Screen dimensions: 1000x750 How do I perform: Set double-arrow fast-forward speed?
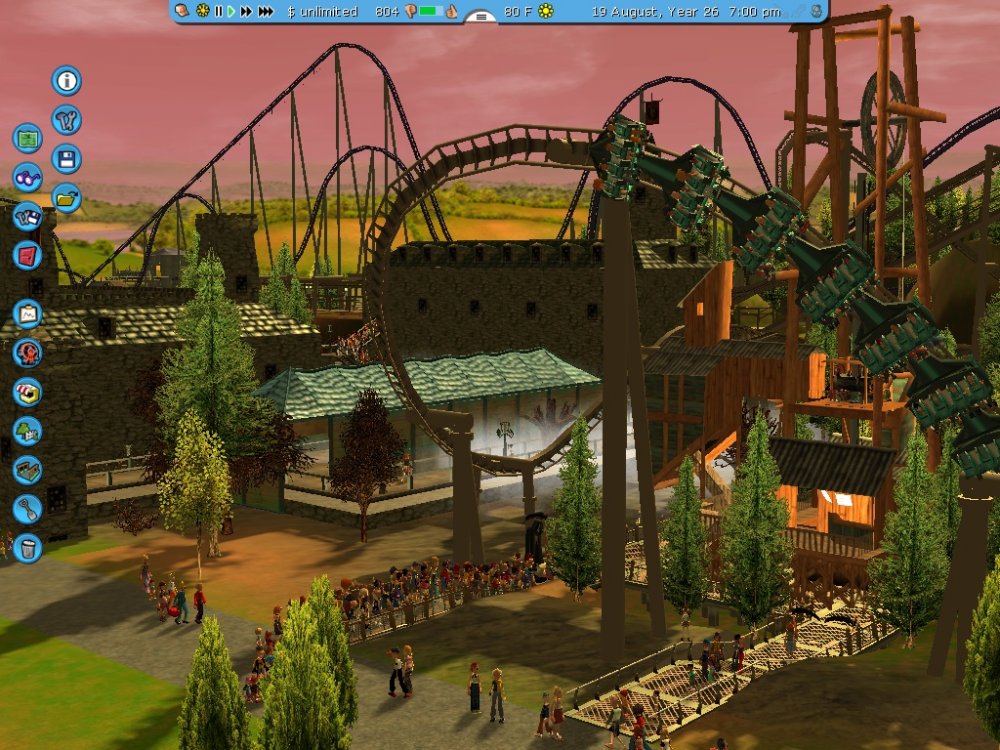(246, 11)
